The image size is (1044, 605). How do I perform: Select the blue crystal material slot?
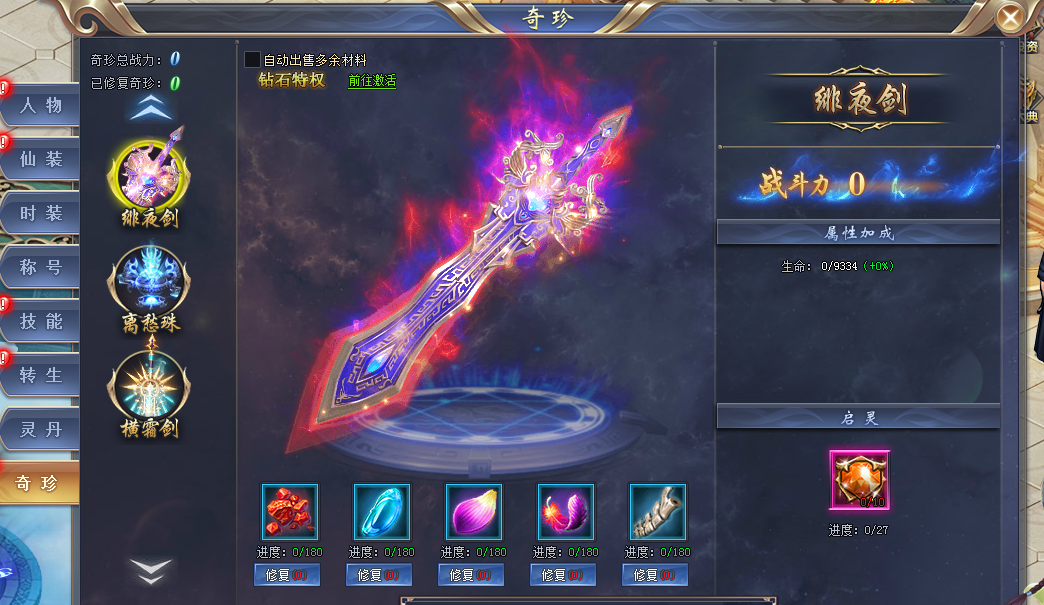382,512
